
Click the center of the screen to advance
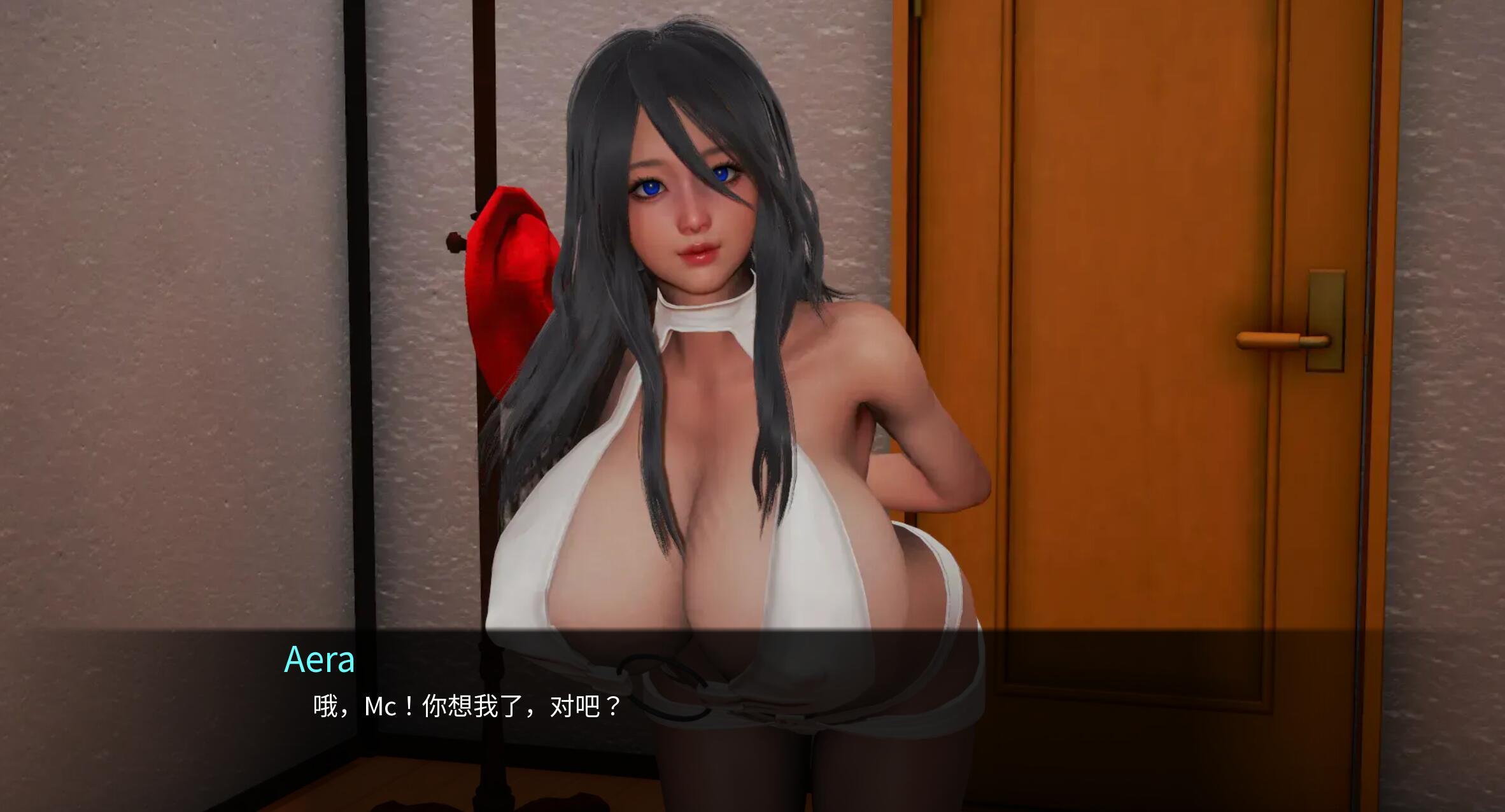point(752,406)
